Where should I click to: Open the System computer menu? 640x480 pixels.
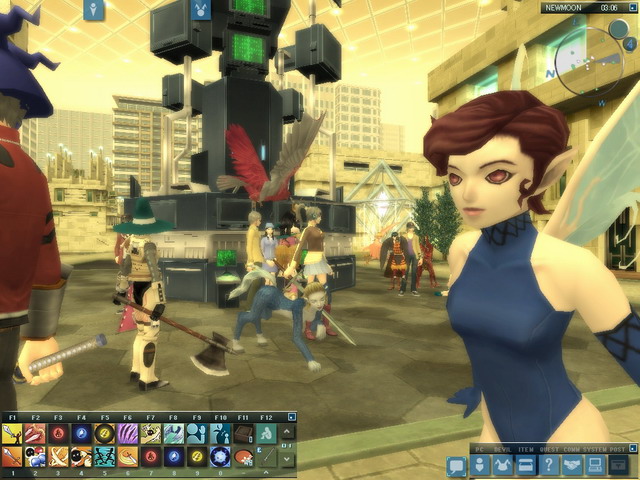coord(596,466)
